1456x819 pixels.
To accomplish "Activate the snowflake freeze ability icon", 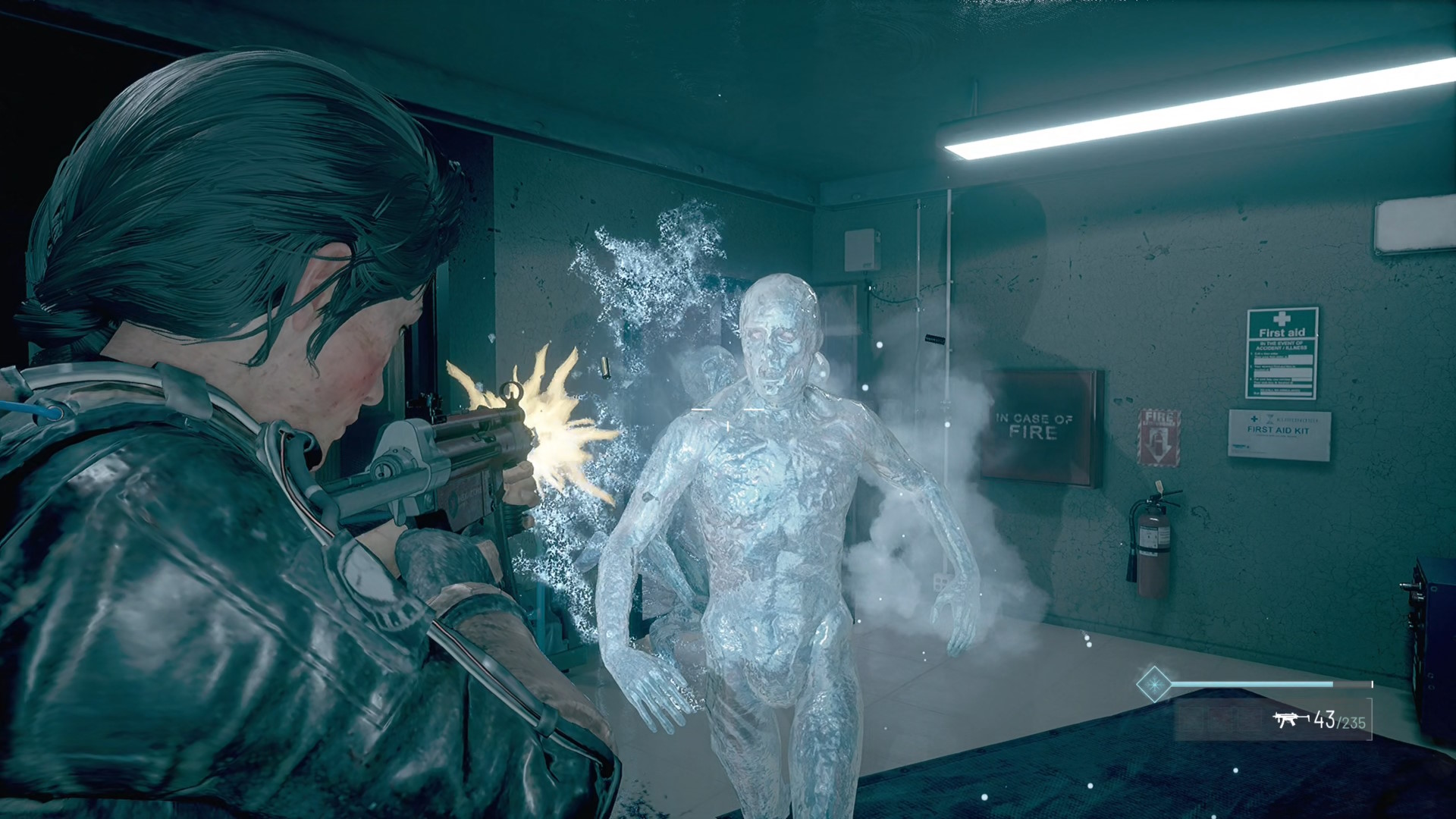I will coord(1153,684).
